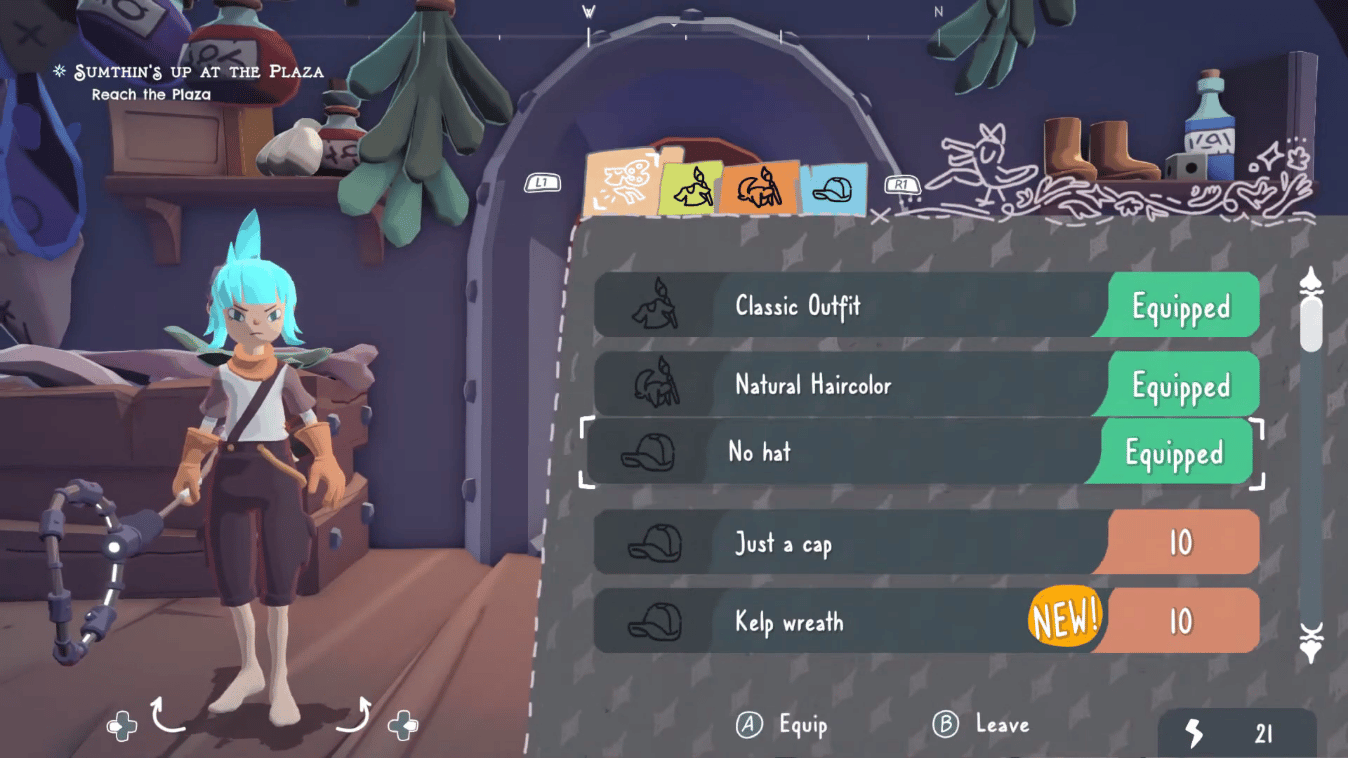
Task: Select the No hat entry
Action: click(x=850, y=453)
